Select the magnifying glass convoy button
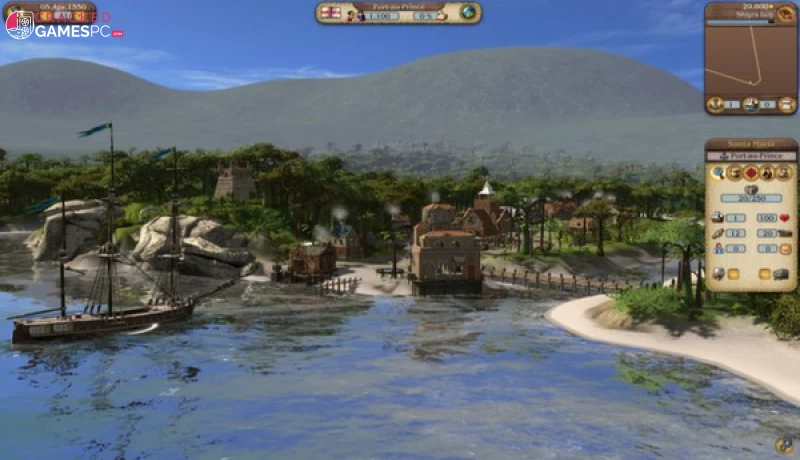 [x=718, y=173]
